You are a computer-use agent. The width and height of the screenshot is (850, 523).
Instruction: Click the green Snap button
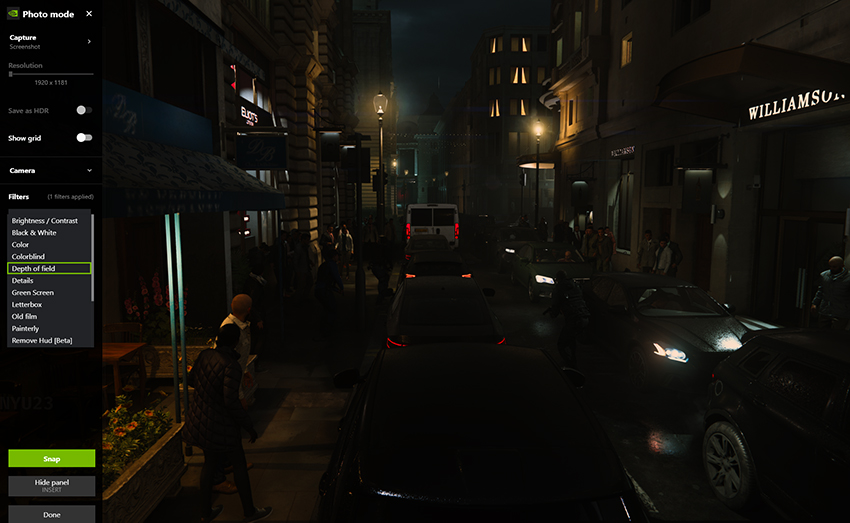click(52, 459)
